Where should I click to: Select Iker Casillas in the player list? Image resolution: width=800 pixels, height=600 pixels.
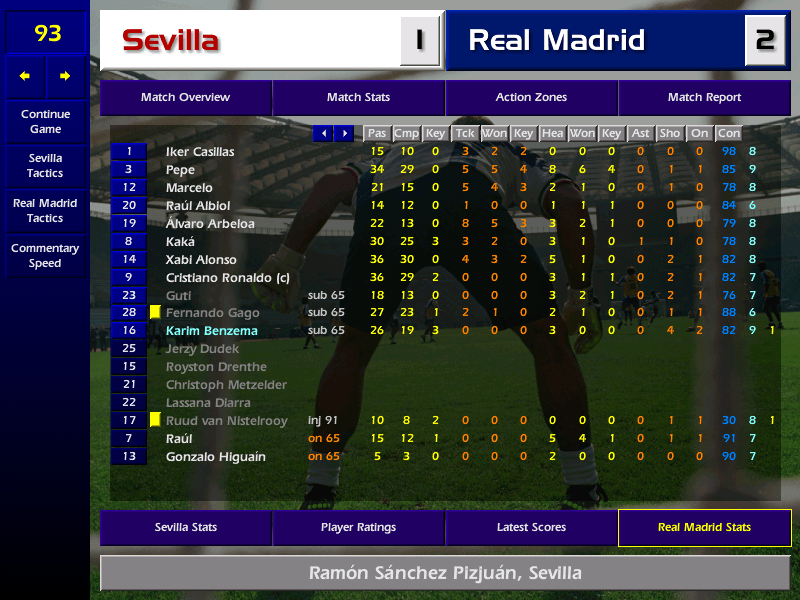click(x=200, y=152)
